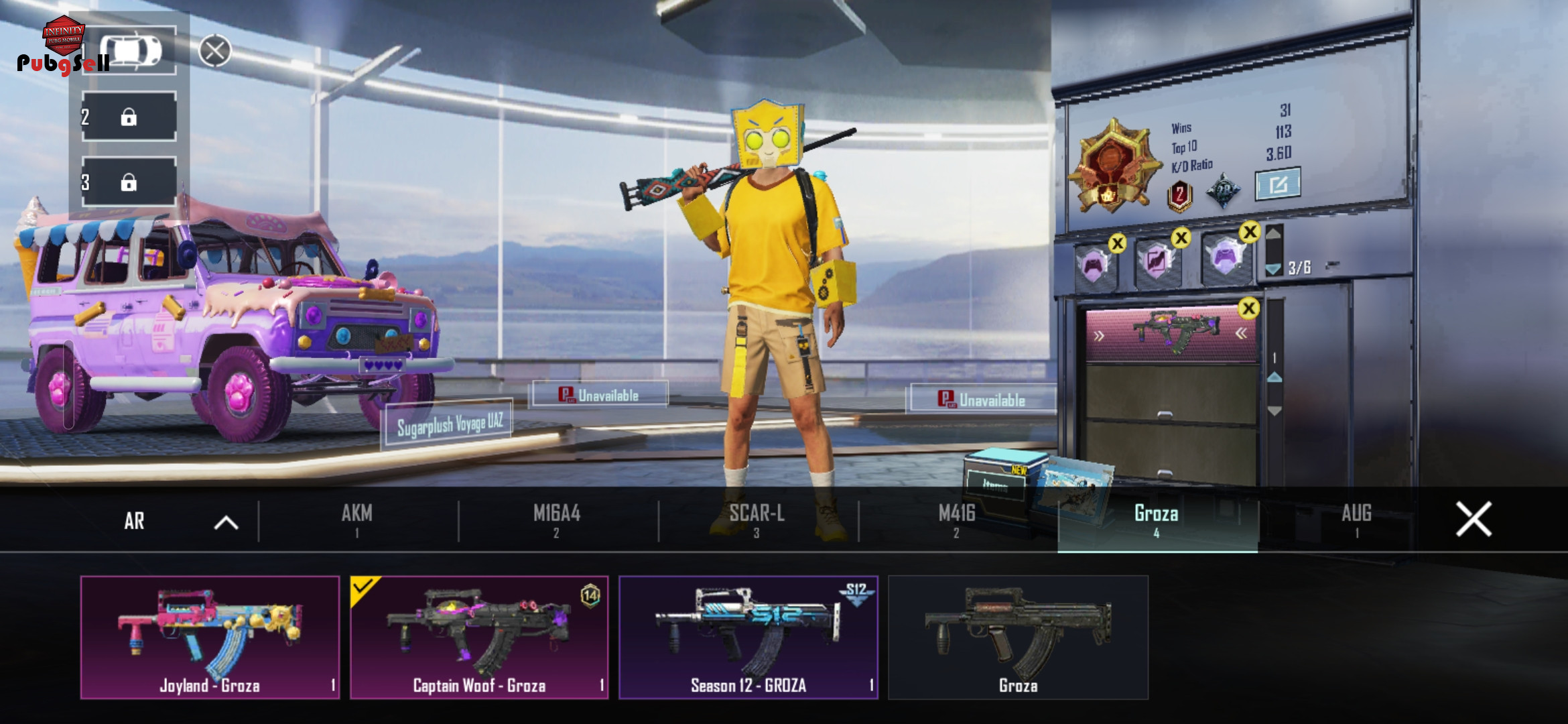Image resolution: width=1568 pixels, height=724 pixels.
Task: Select the default Groza skin
Action: pyautogui.click(x=1018, y=638)
